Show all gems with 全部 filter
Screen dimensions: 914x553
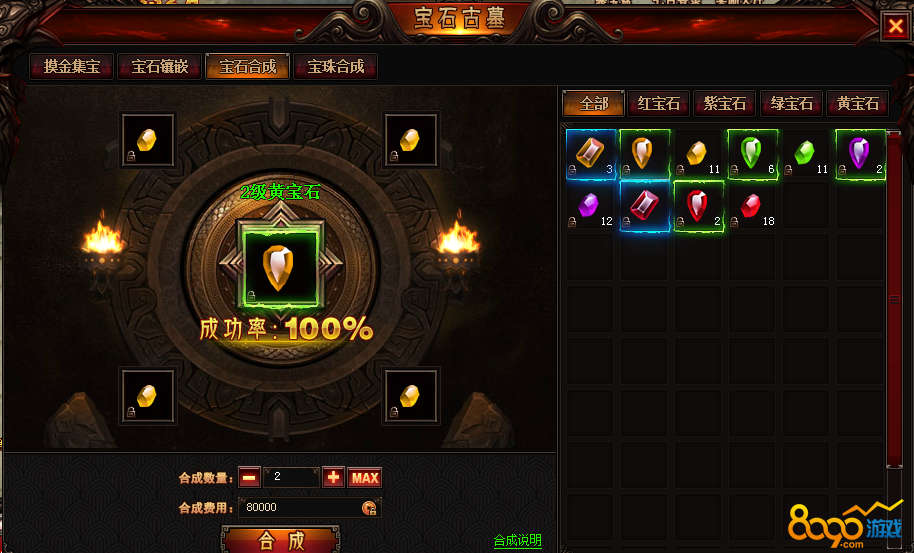coord(593,104)
